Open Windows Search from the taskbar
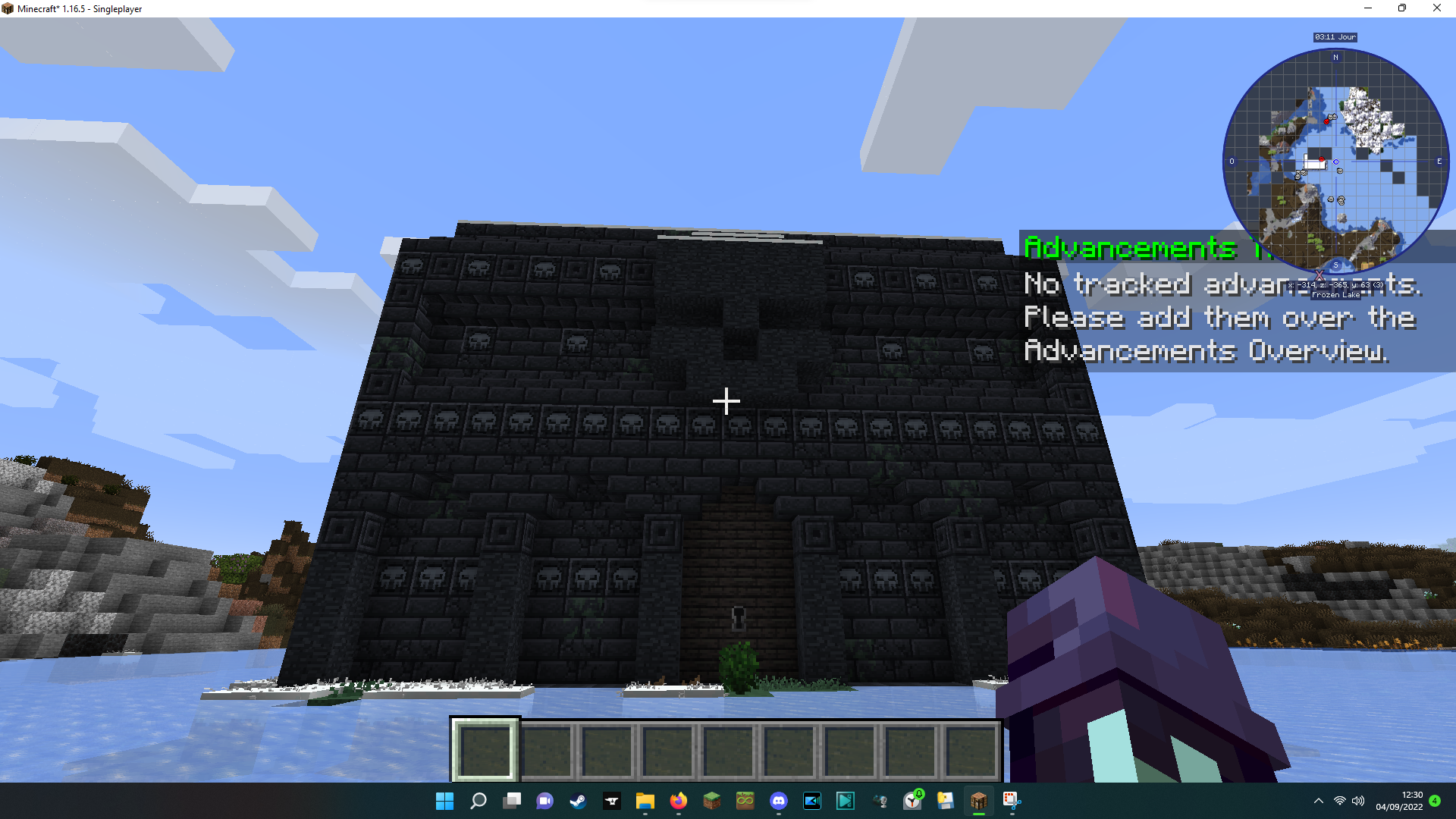Image resolution: width=1456 pixels, height=819 pixels. pyautogui.click(x=479, y=802)
